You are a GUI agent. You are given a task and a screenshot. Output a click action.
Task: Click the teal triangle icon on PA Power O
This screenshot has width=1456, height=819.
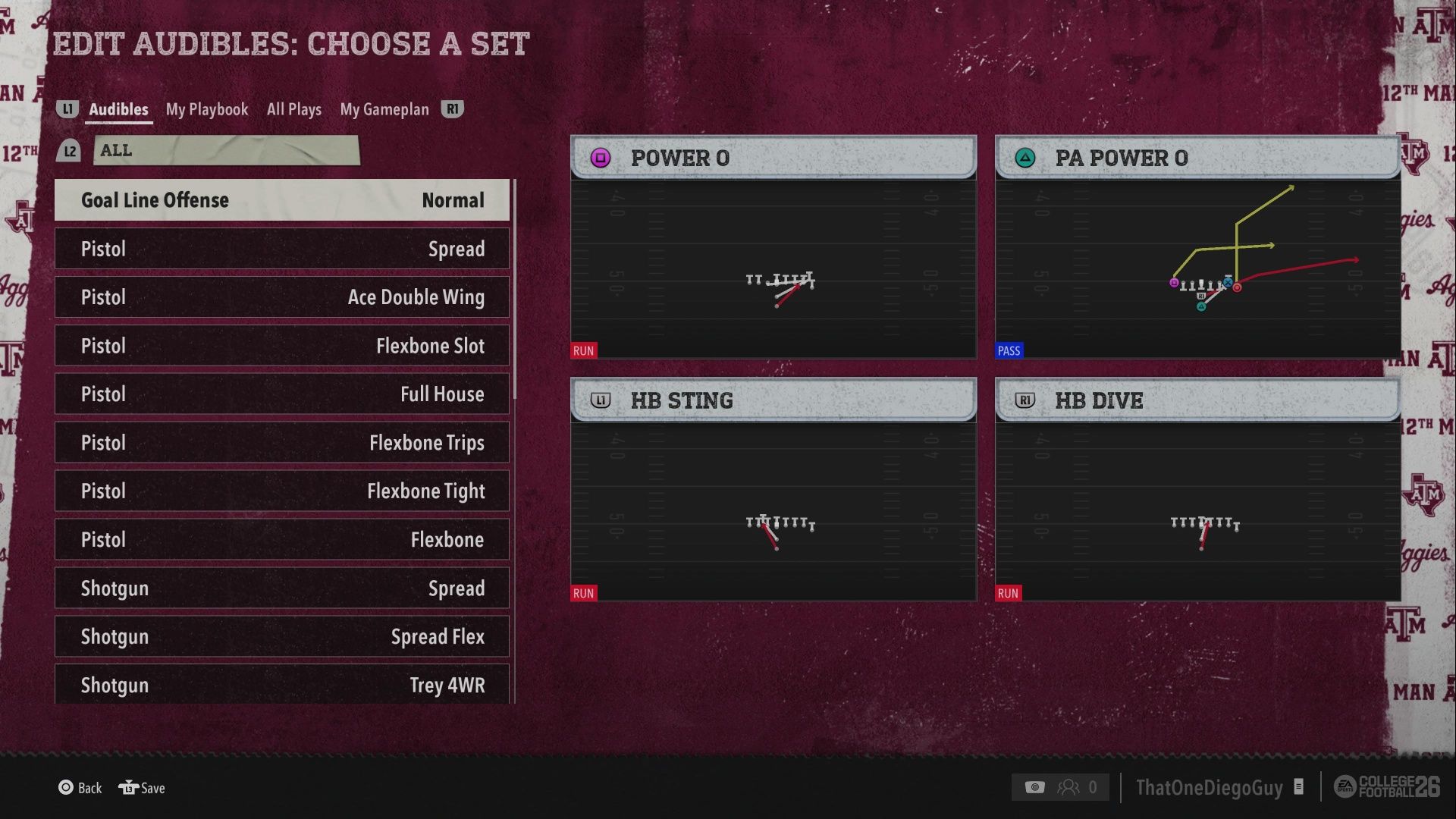1025,158
